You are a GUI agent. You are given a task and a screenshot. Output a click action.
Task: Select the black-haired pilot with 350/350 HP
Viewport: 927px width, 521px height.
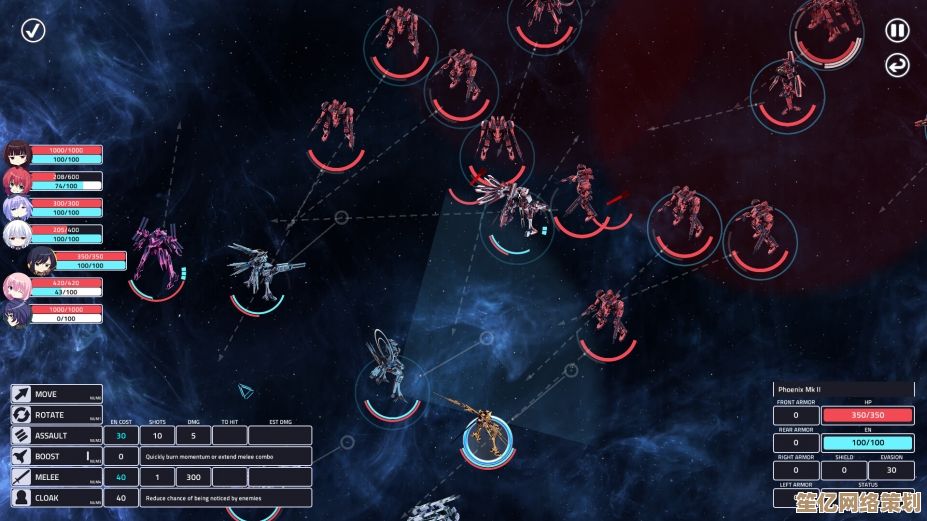40,261
